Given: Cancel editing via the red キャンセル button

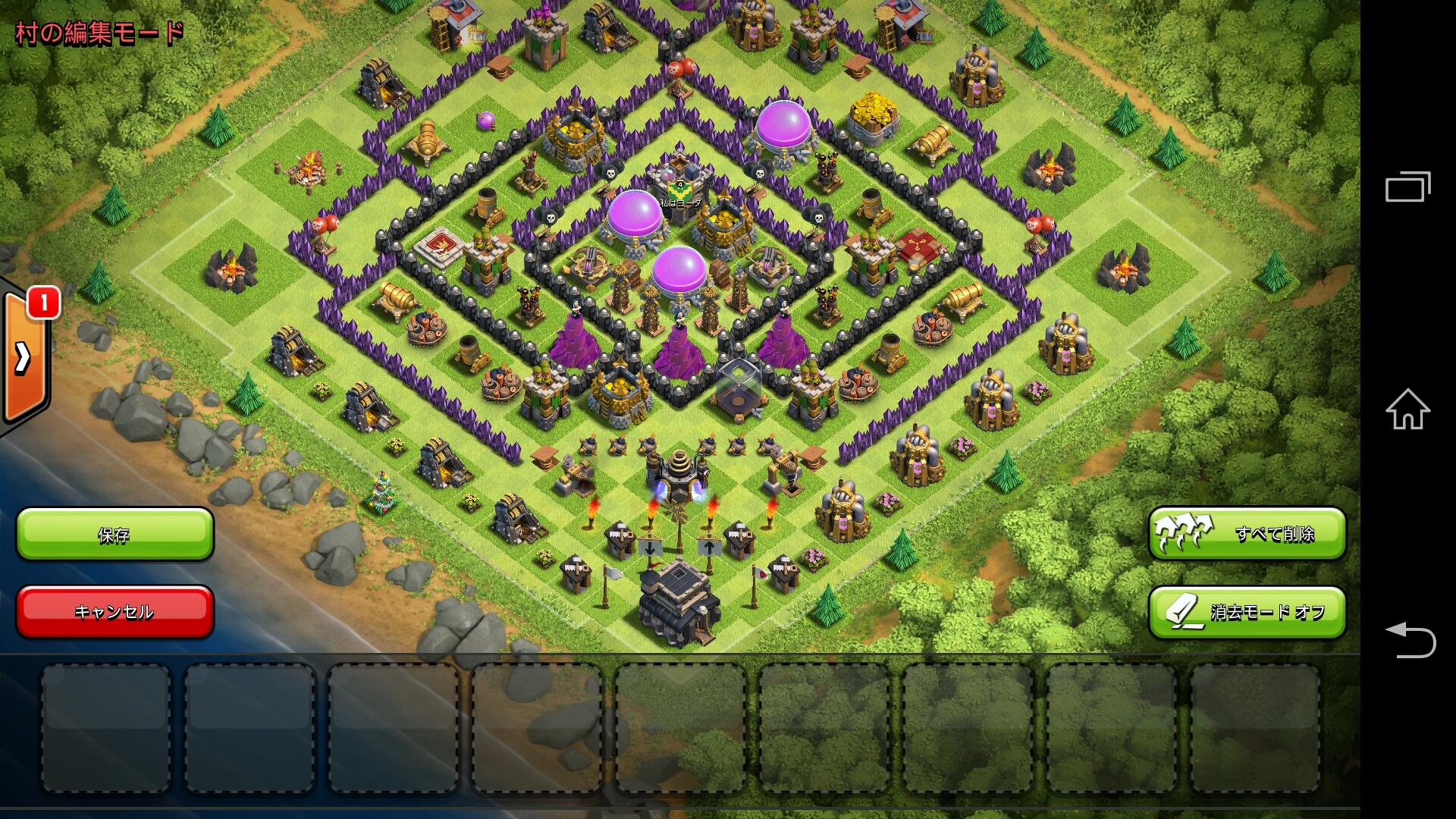Looking at the screenshot, I should point(115,611).
